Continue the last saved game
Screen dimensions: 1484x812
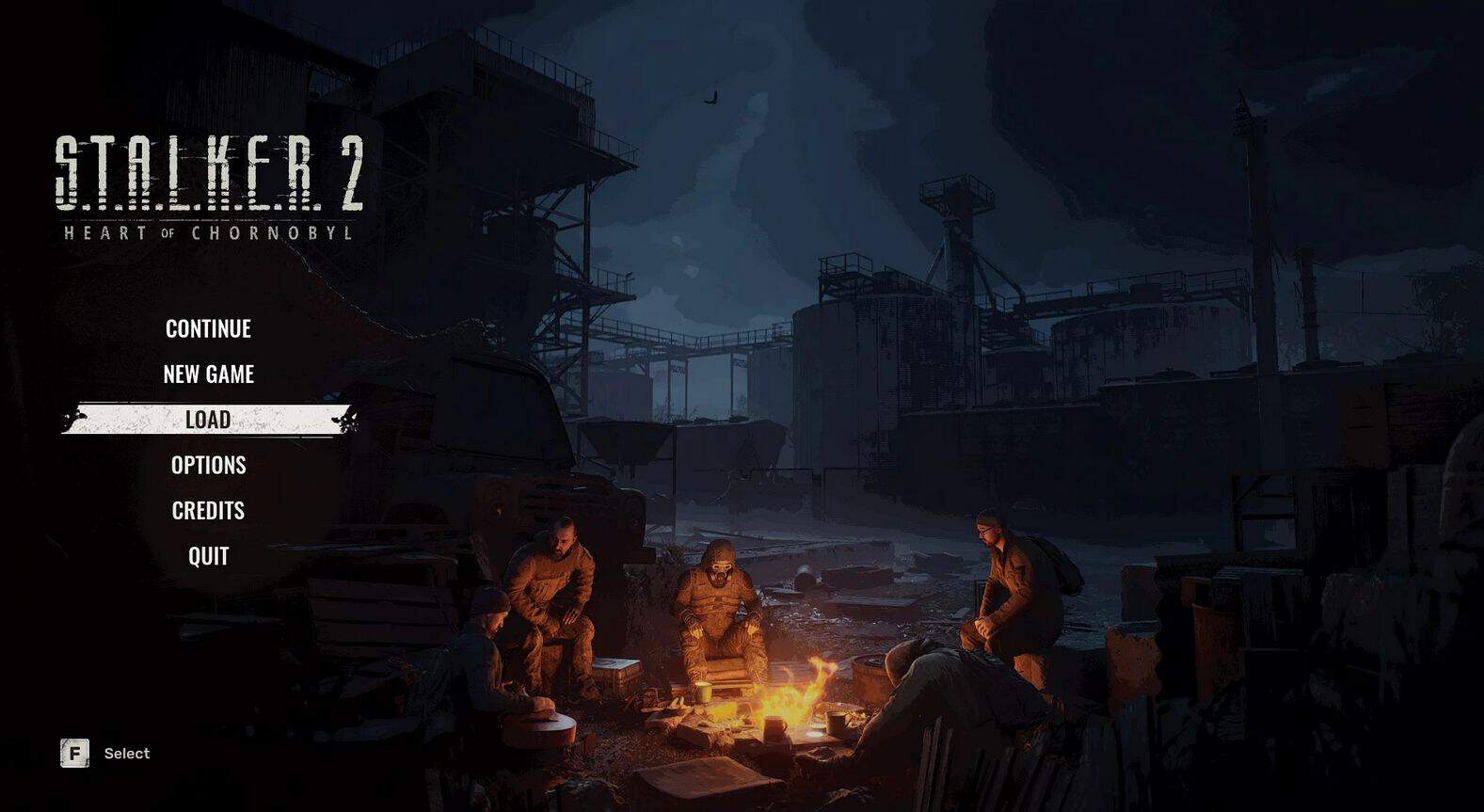(x=208, y=328)
